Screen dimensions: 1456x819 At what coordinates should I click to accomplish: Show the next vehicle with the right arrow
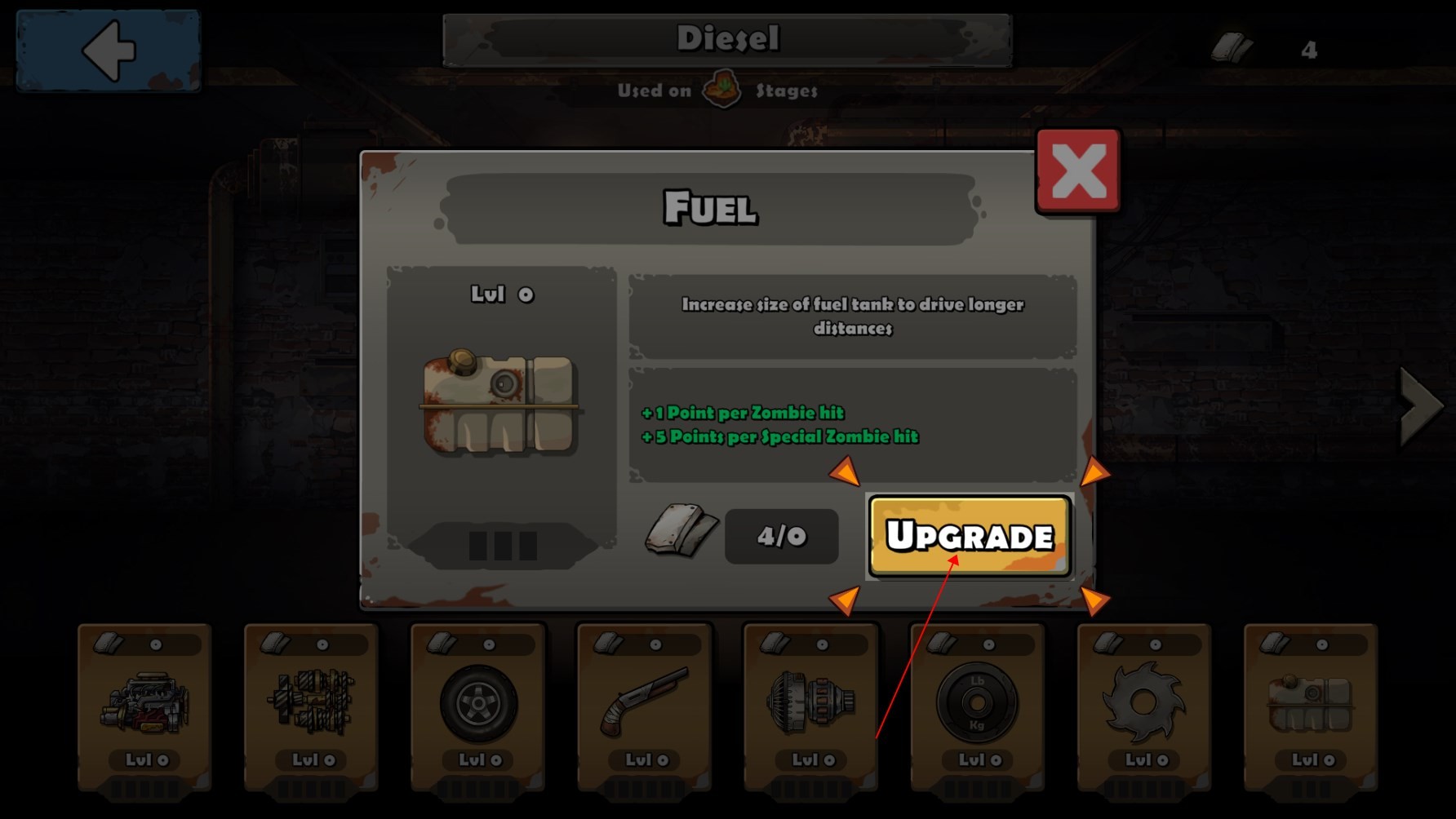1421,405
